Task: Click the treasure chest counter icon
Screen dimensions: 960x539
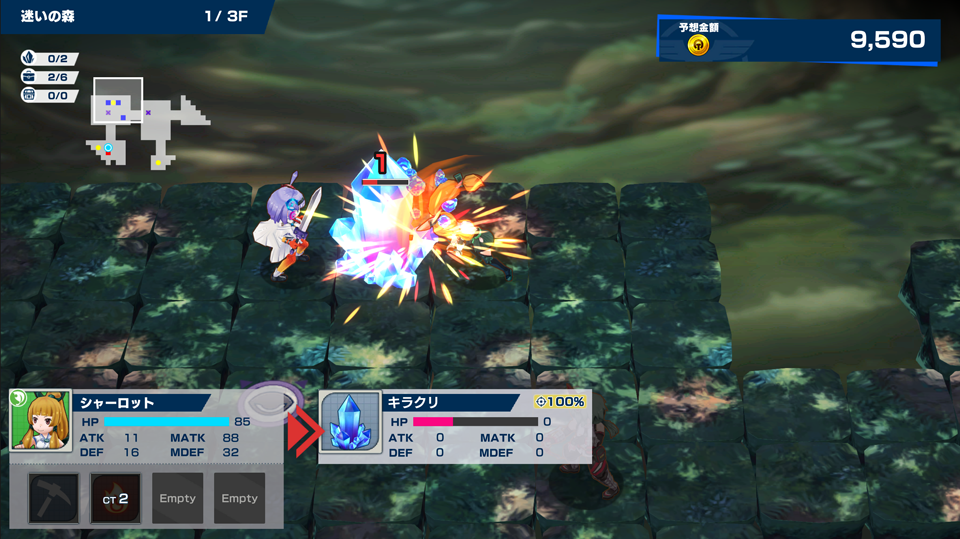Action: click(x=29, y=95)
